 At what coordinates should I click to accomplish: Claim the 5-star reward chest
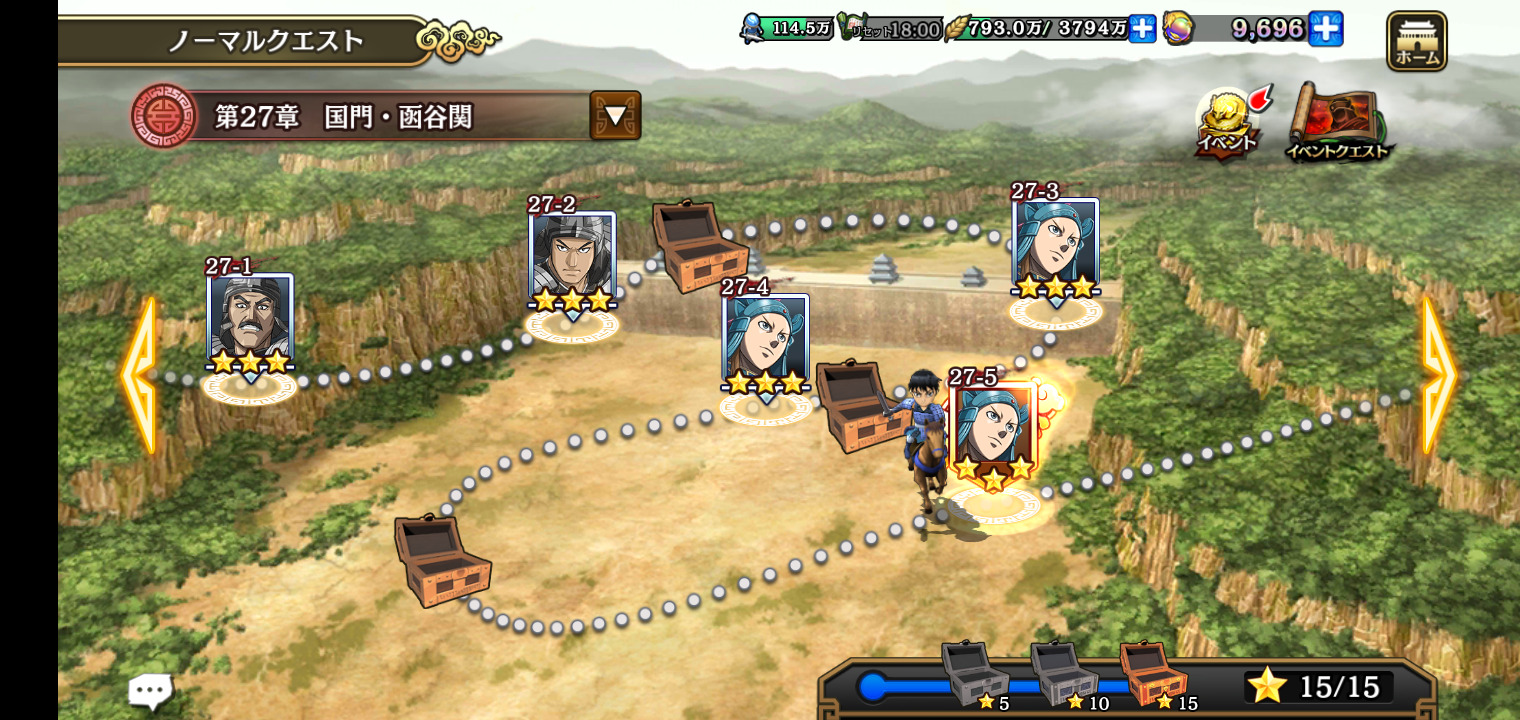point(974,674)
